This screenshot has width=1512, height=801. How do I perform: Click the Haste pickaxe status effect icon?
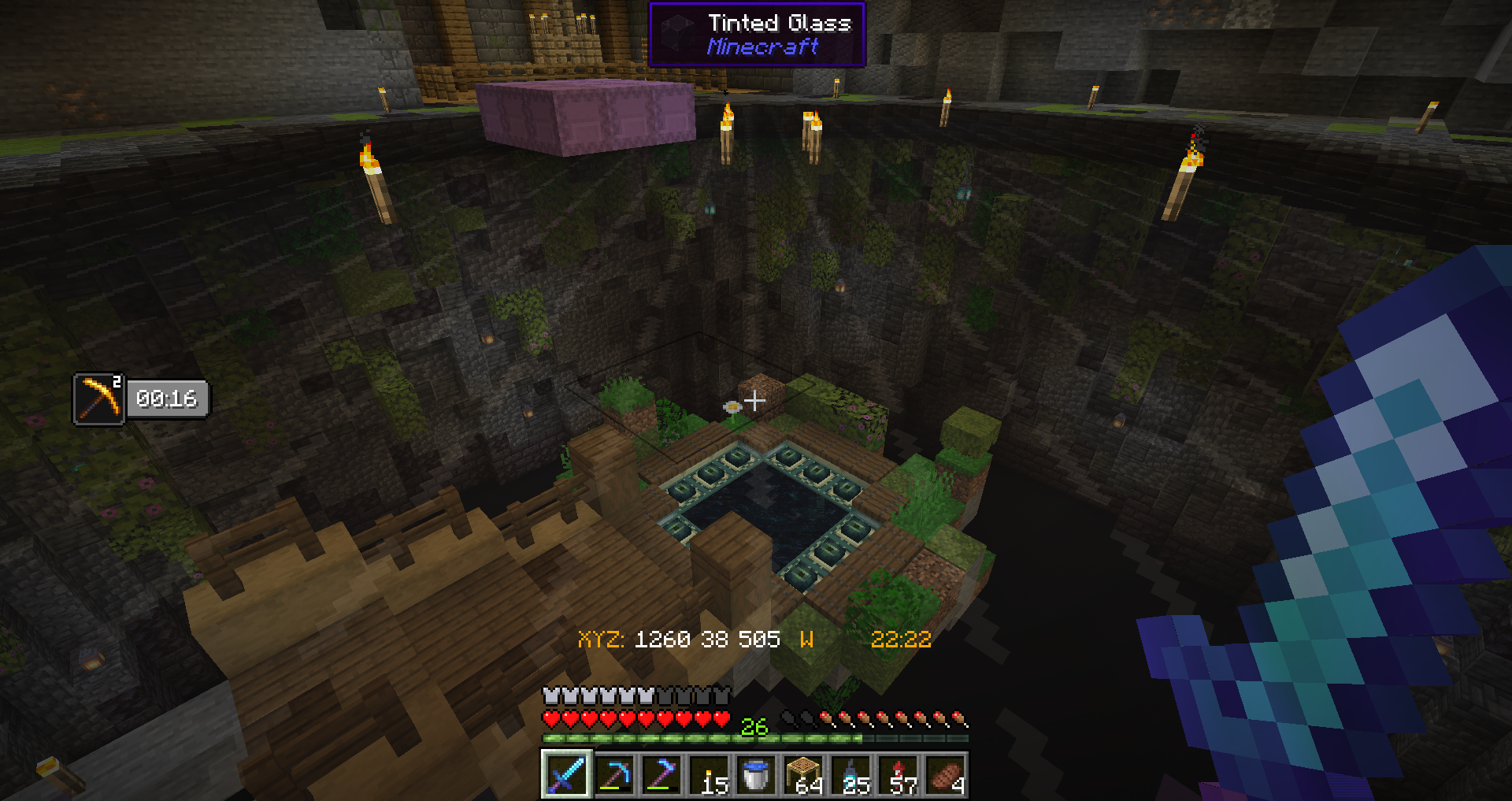[99, 399]
